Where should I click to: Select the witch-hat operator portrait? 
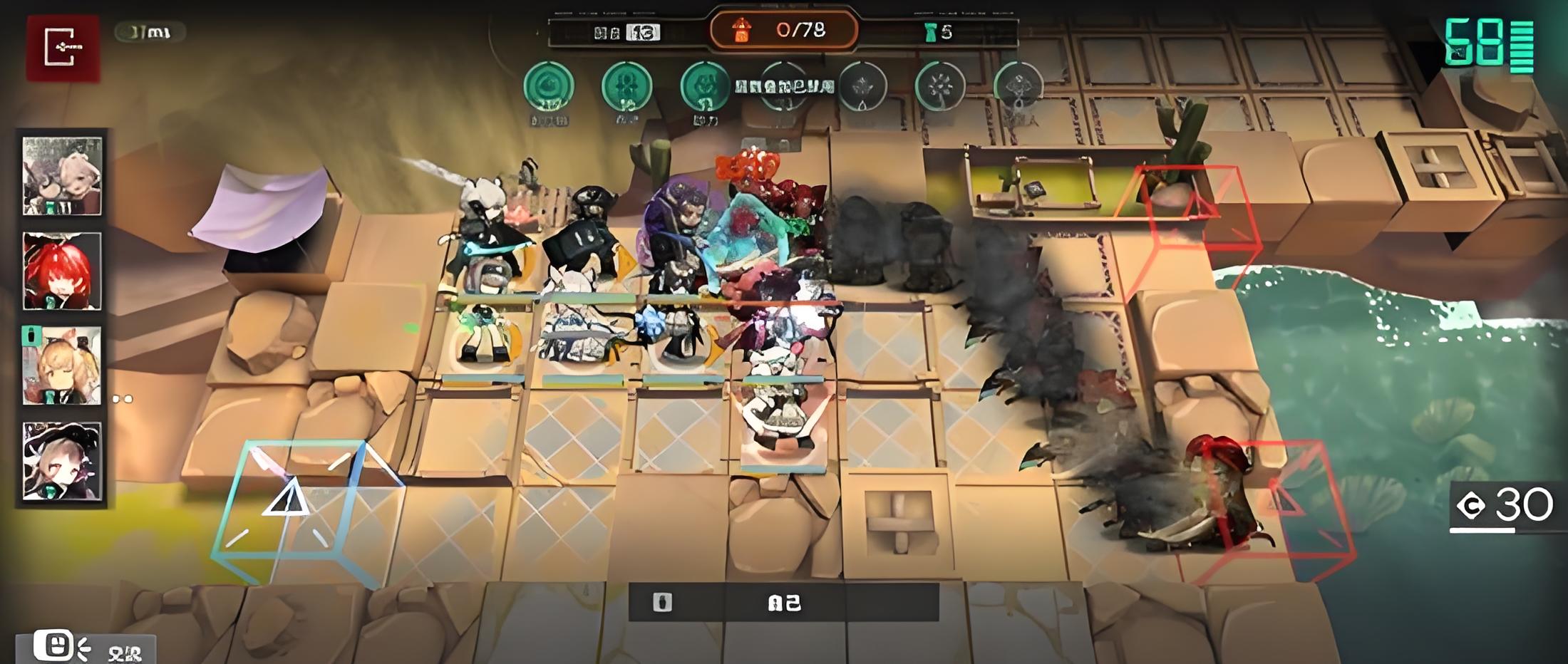(x=62, y=461)
